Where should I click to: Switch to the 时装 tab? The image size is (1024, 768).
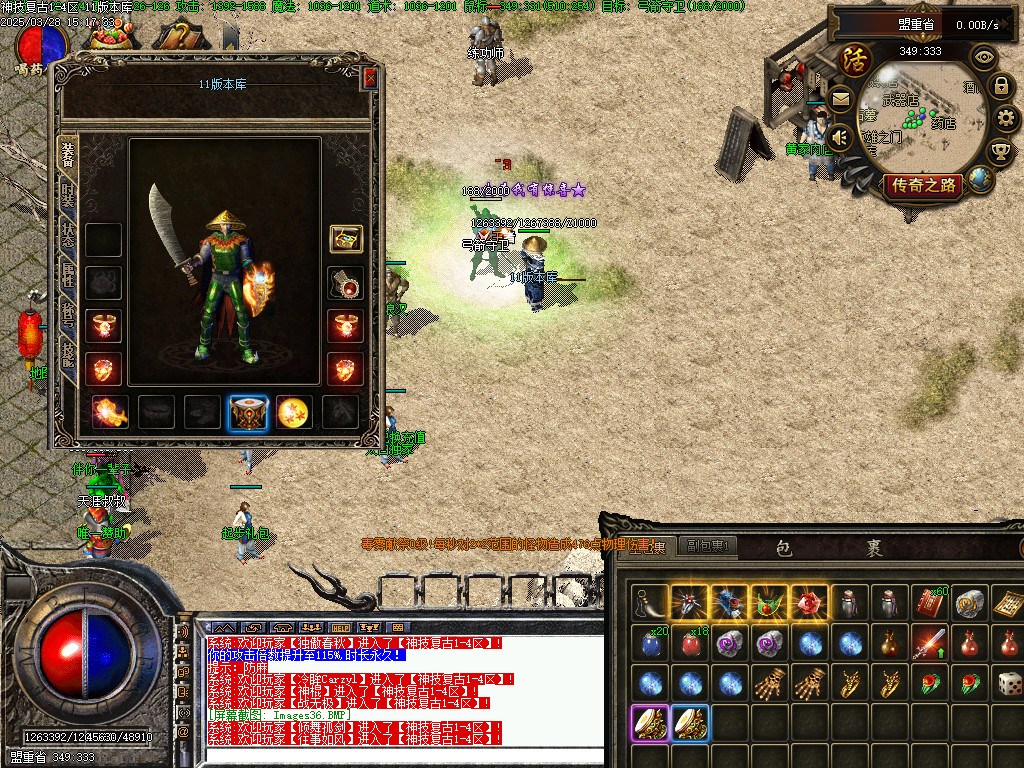point(68,195)
